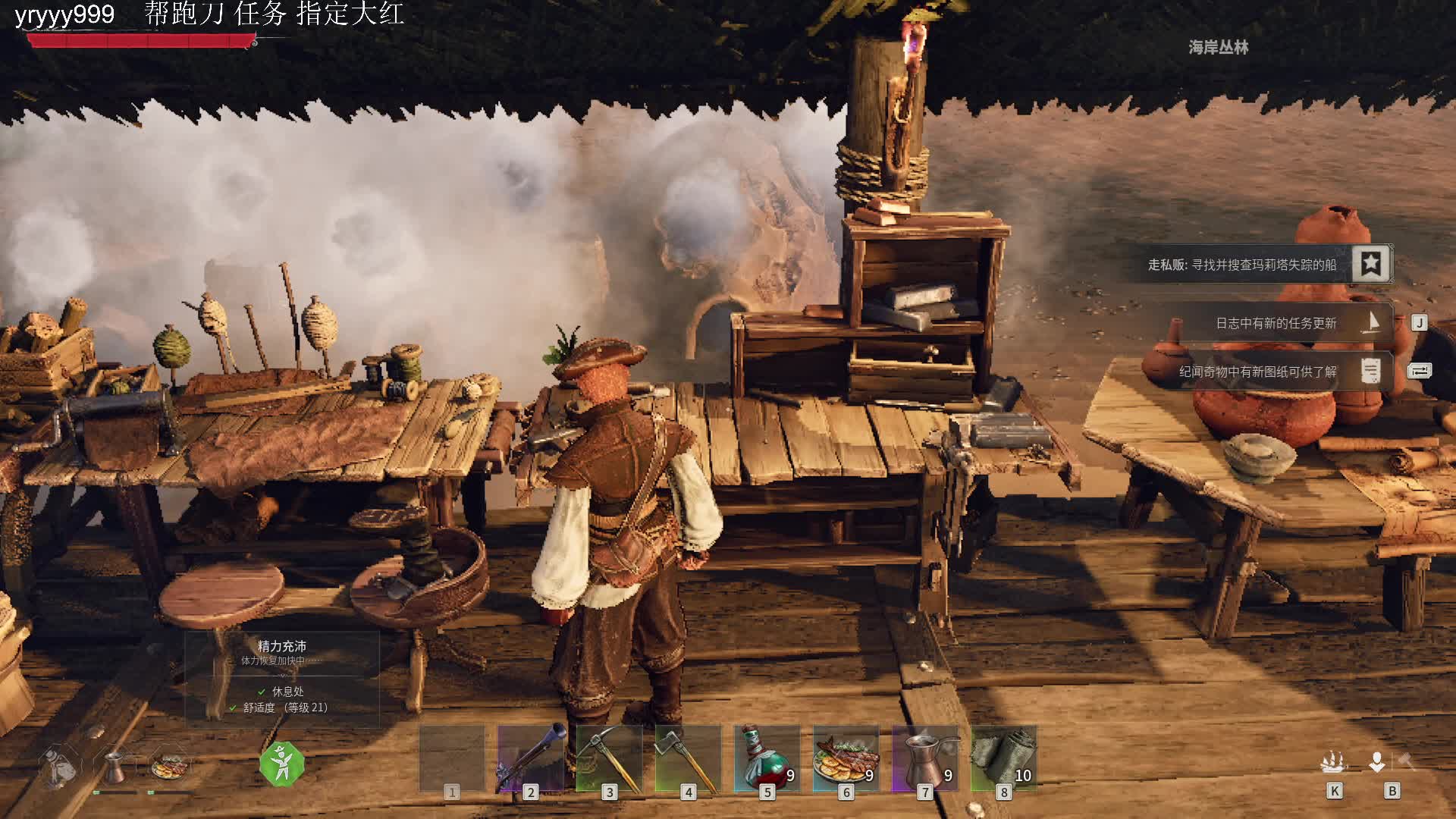Open the ship menu icon

pos(1333,762)
